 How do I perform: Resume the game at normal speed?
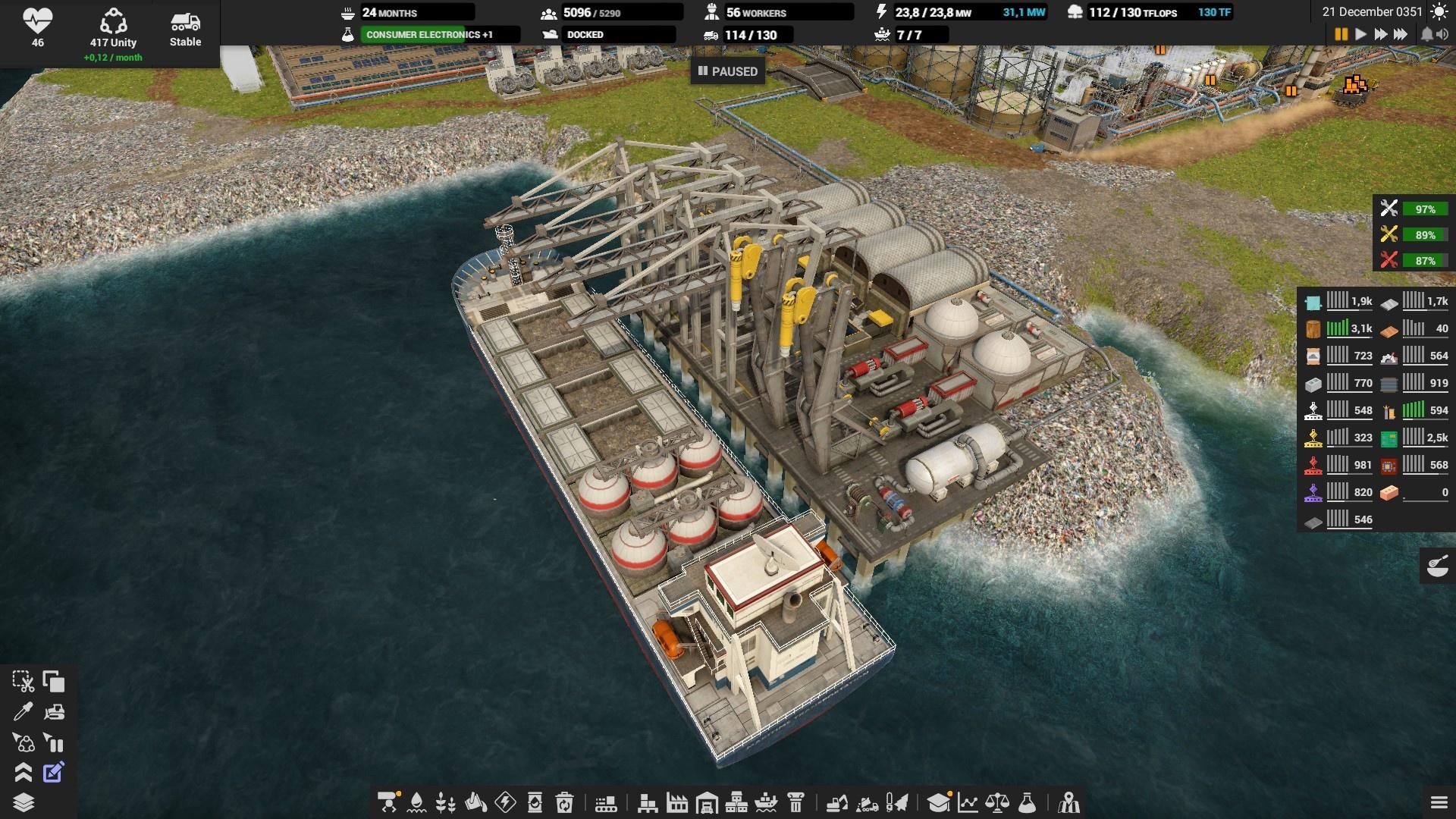point(1361,34)
